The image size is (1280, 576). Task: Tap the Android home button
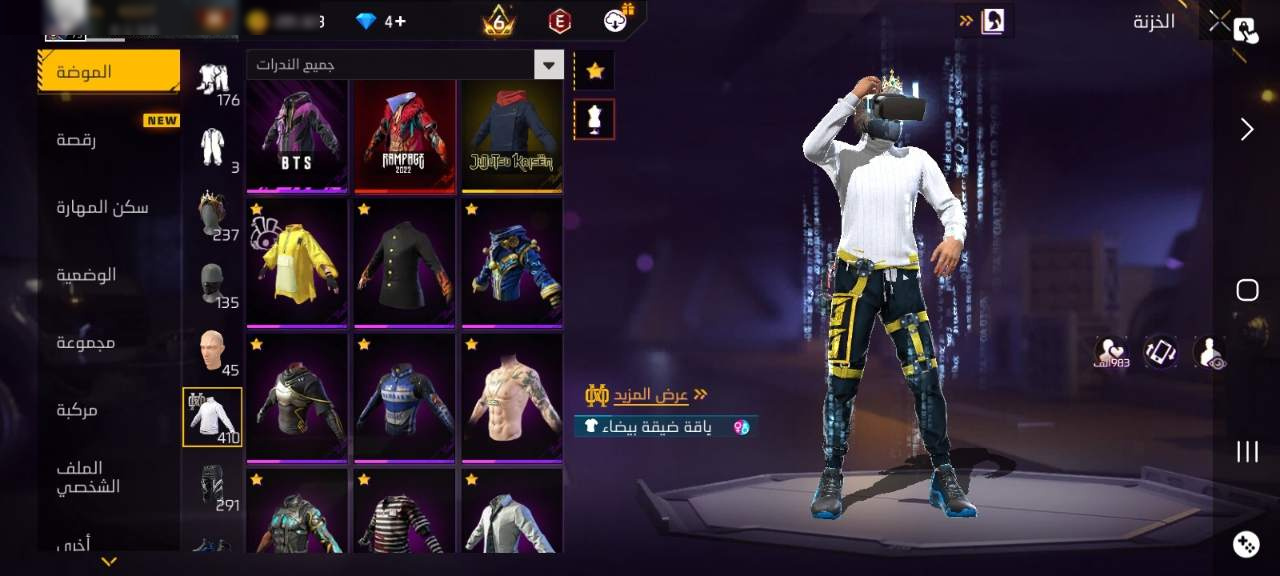pyautogui.click(x=1247, y=290)
